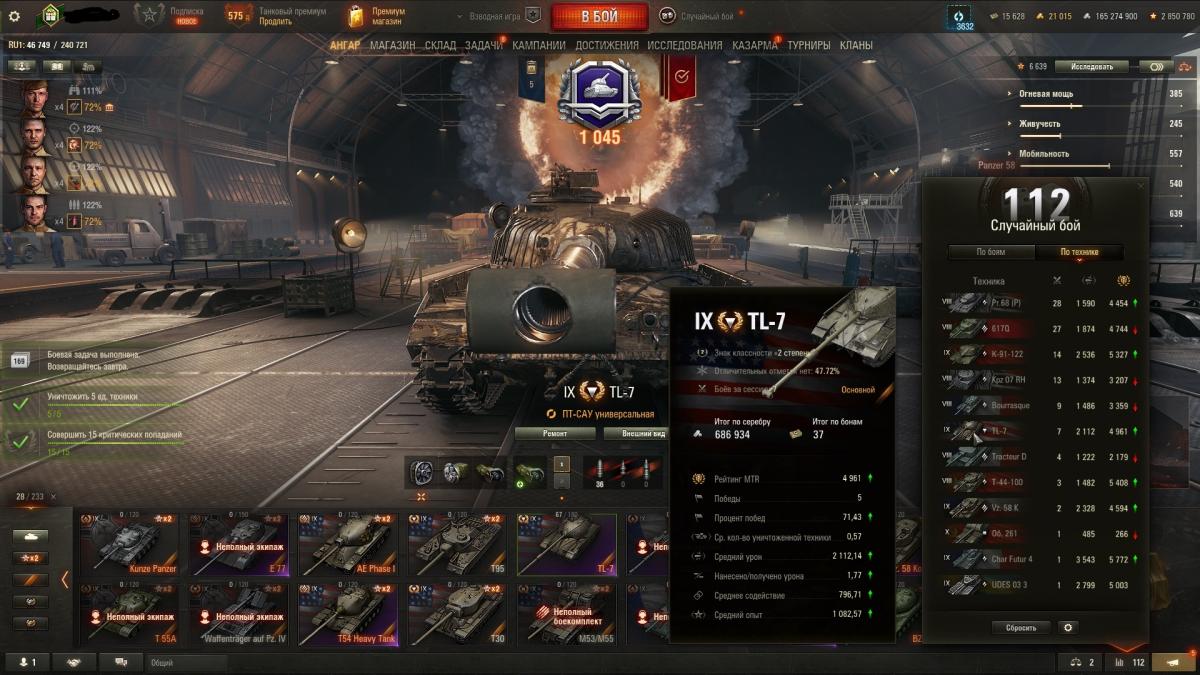Screen dimensions: 1200x675
Task: Switch to the СКЛАД depot tab
Action: 440,45
